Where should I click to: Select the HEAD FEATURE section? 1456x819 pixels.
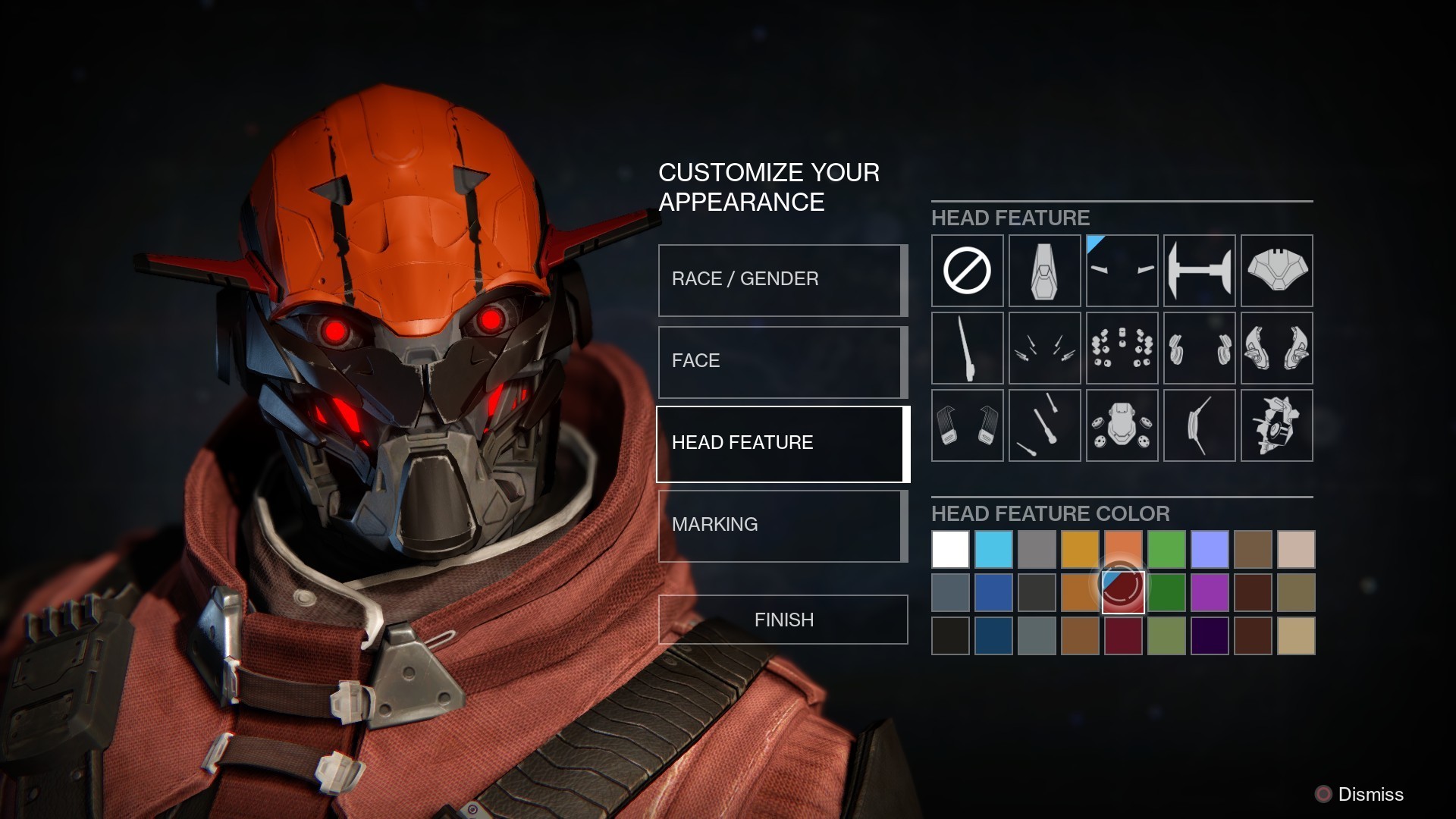(x=782, y=443)
